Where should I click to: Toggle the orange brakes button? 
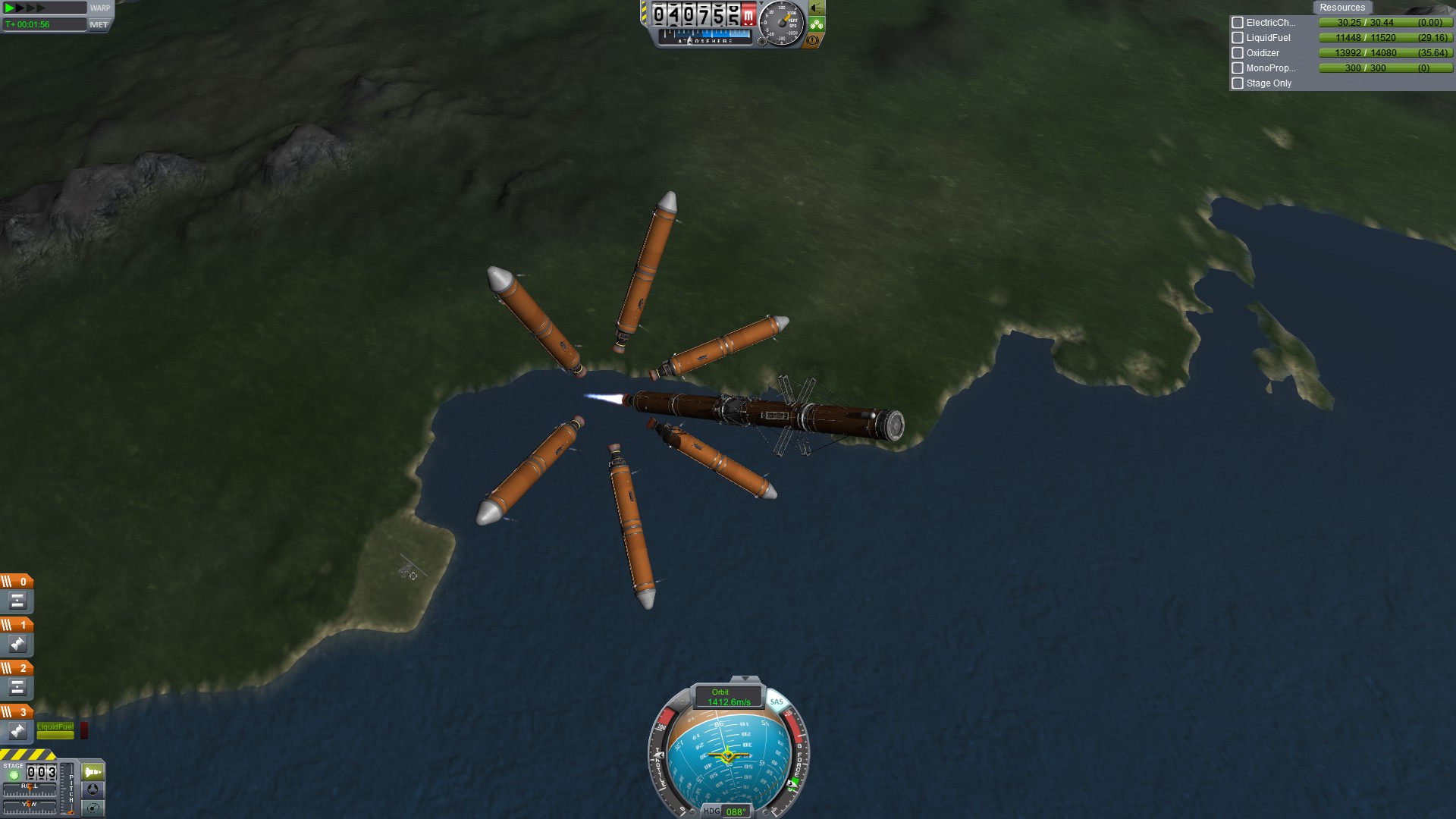pos(813,40)
